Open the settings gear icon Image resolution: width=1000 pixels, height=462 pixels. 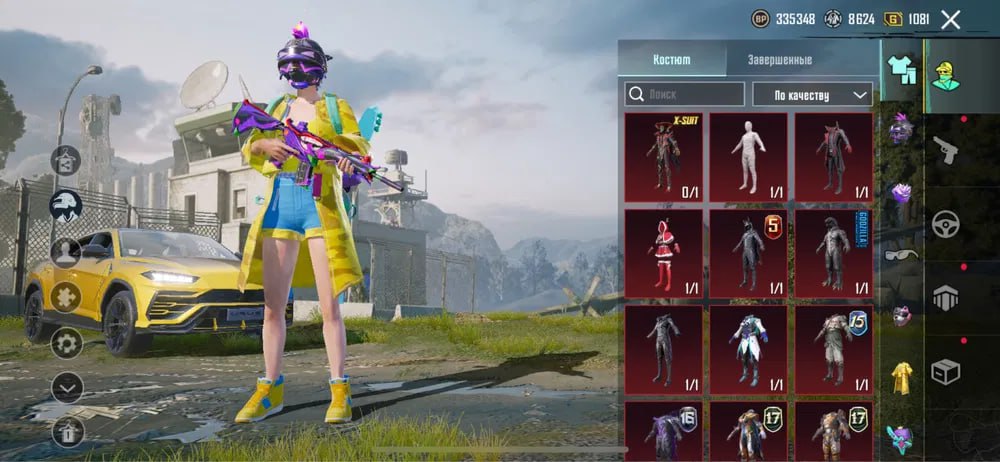click(67, 343)
